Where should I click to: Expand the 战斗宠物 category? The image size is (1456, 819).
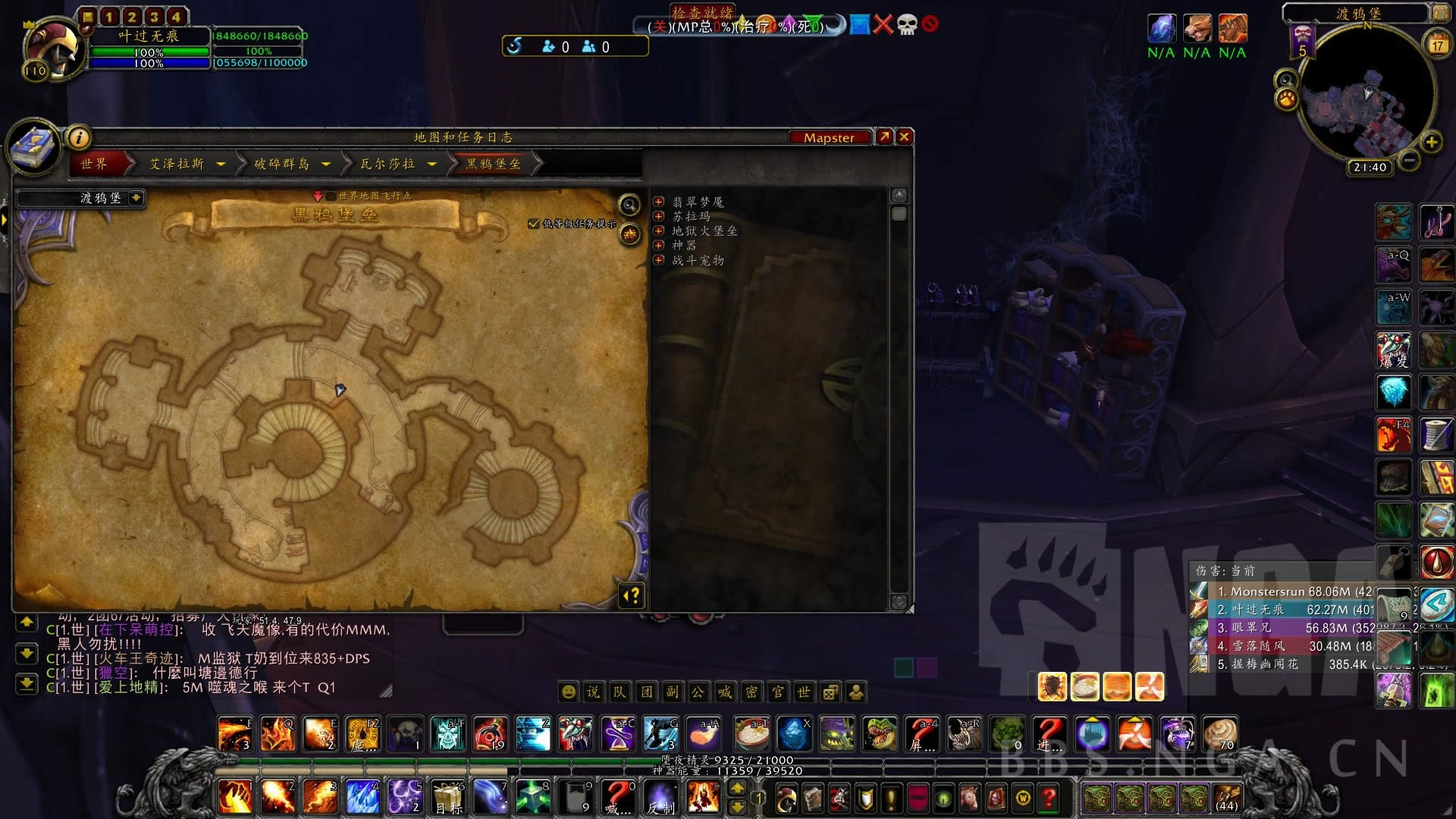tap(659, 260)
